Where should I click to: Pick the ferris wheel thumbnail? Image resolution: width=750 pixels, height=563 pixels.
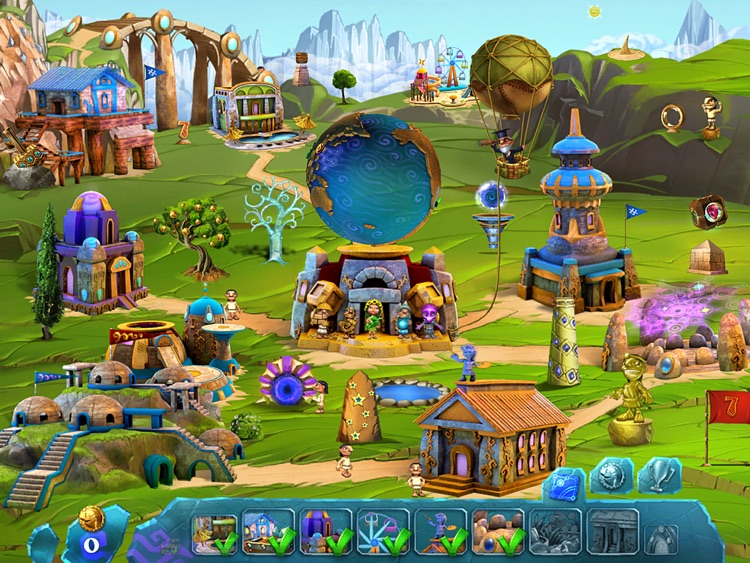tap(385, 533)
